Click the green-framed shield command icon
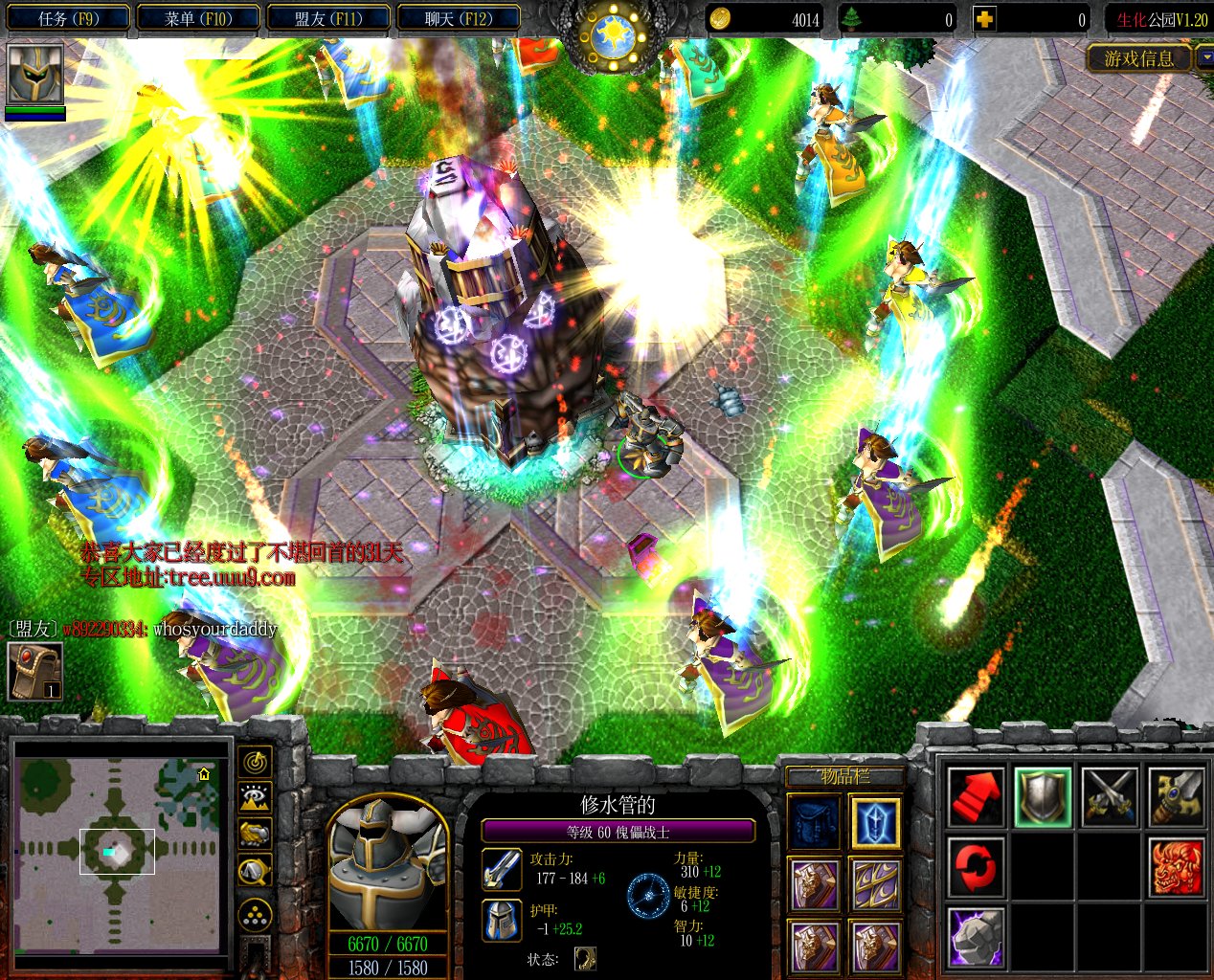The height and width of the screenshot is (980, 1214). pos(1043,797)
